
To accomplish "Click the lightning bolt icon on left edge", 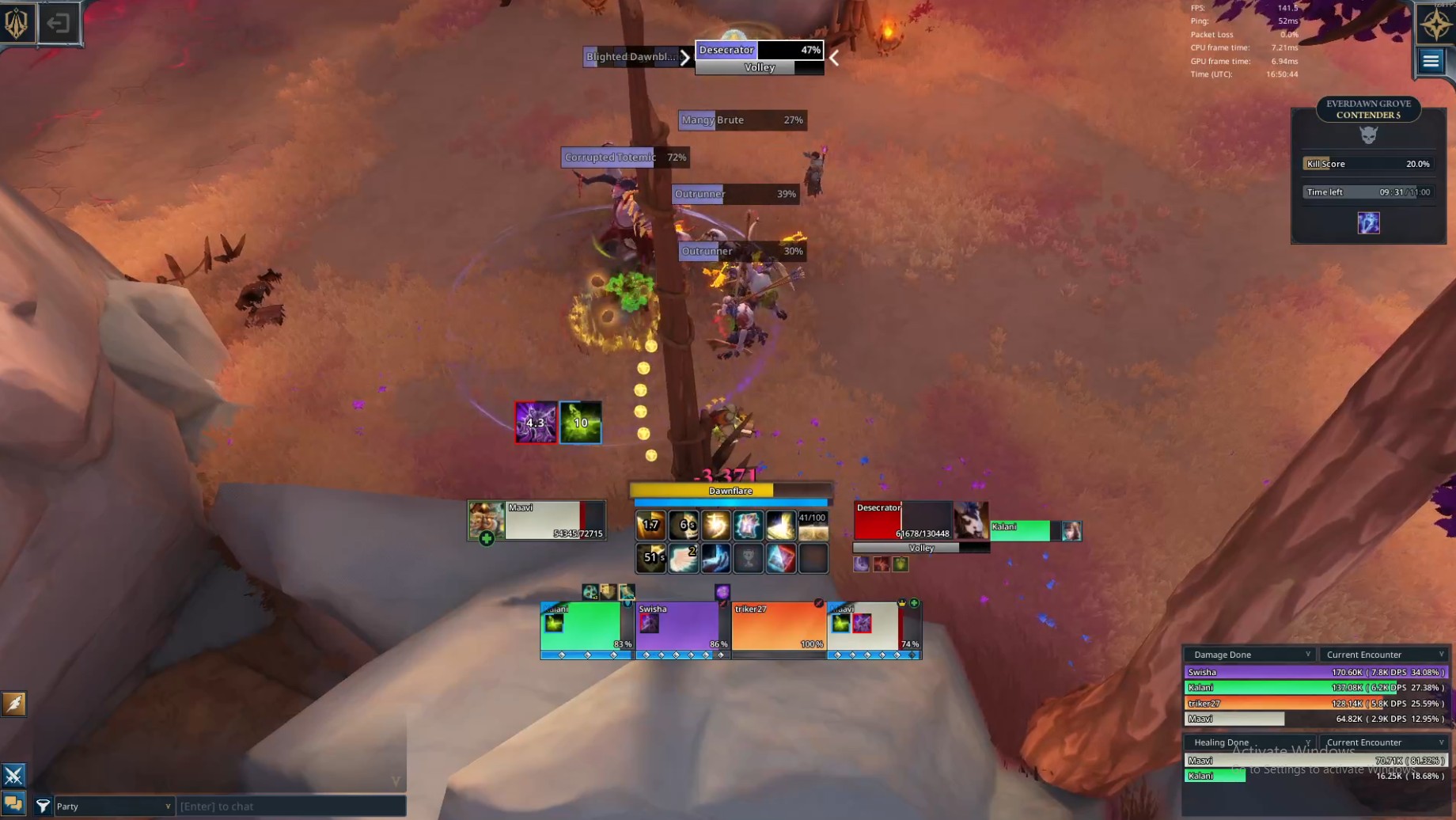I will pyautogui.click(x=13, y=703).
